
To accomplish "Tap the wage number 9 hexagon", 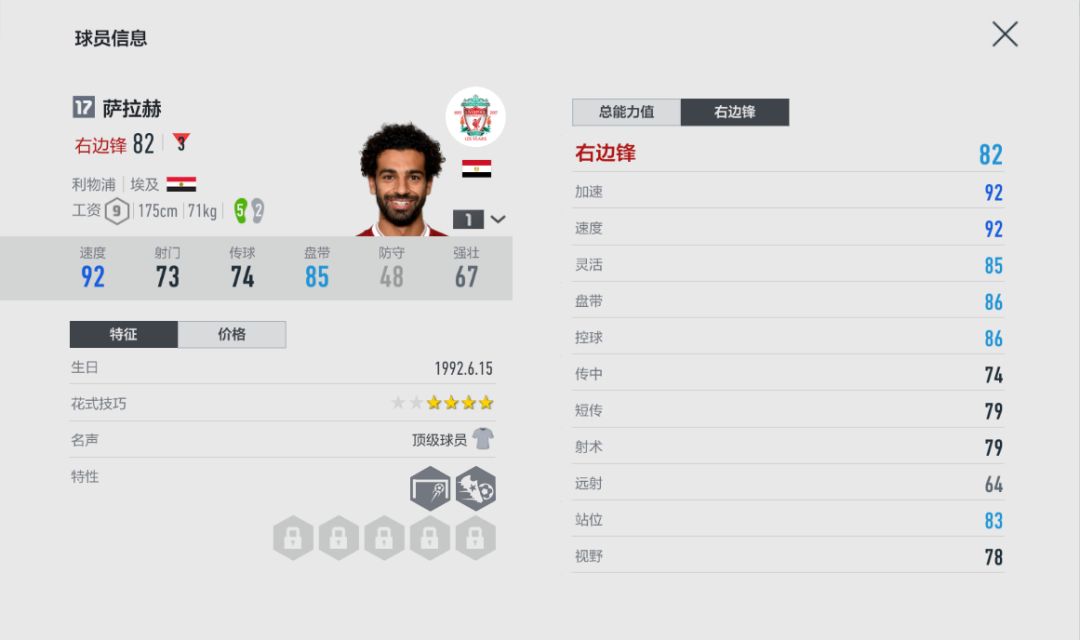I will 117,211.
